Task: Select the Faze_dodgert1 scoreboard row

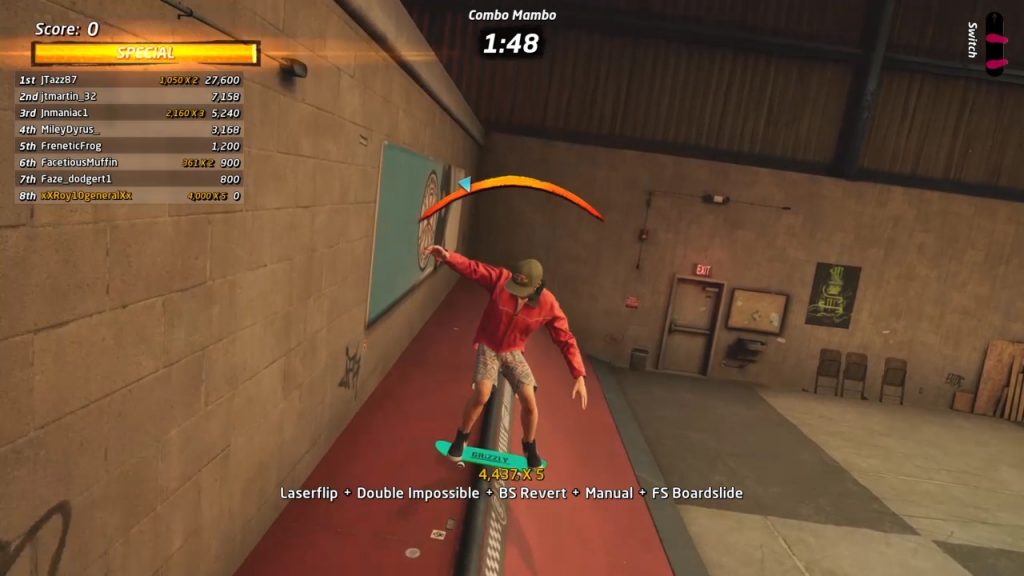Action: point(130,179)
